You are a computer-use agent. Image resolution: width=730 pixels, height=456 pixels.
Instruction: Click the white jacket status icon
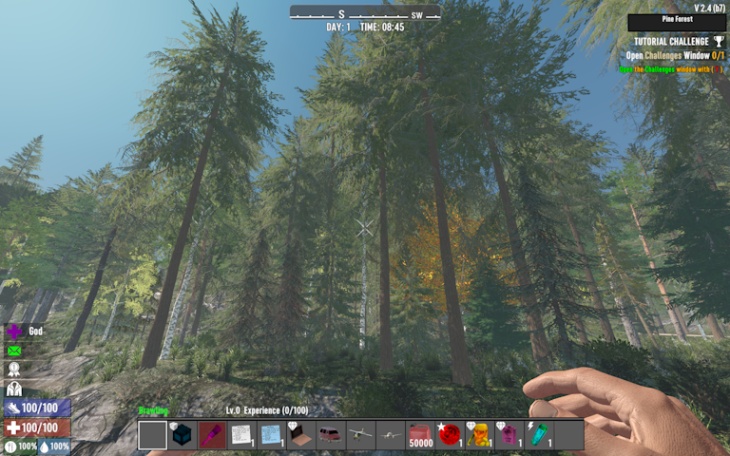click(14, 389)
